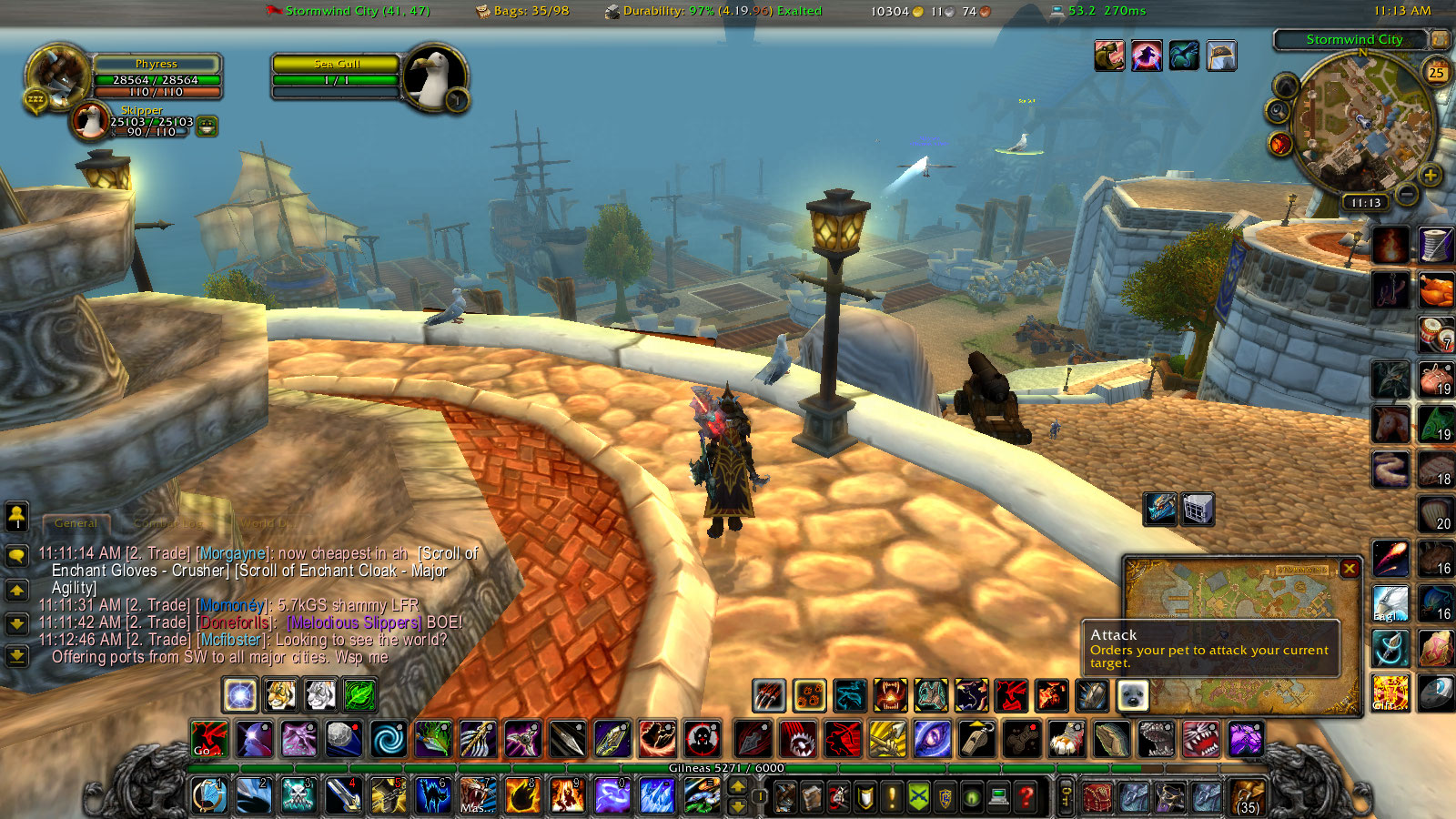Click the guild banner buff icon

(1221, 56)
